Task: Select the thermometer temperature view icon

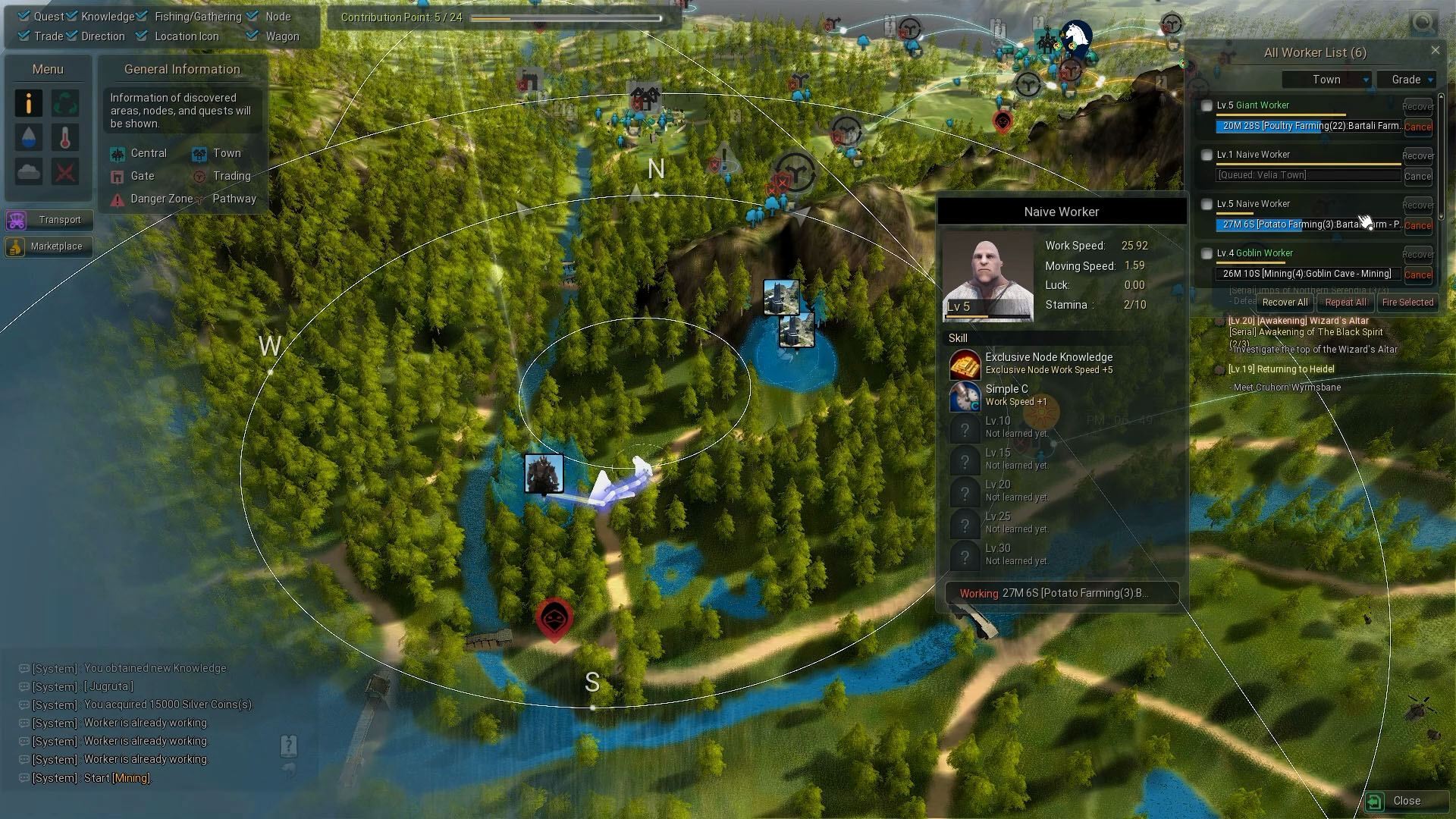Action: click(65, 137)
